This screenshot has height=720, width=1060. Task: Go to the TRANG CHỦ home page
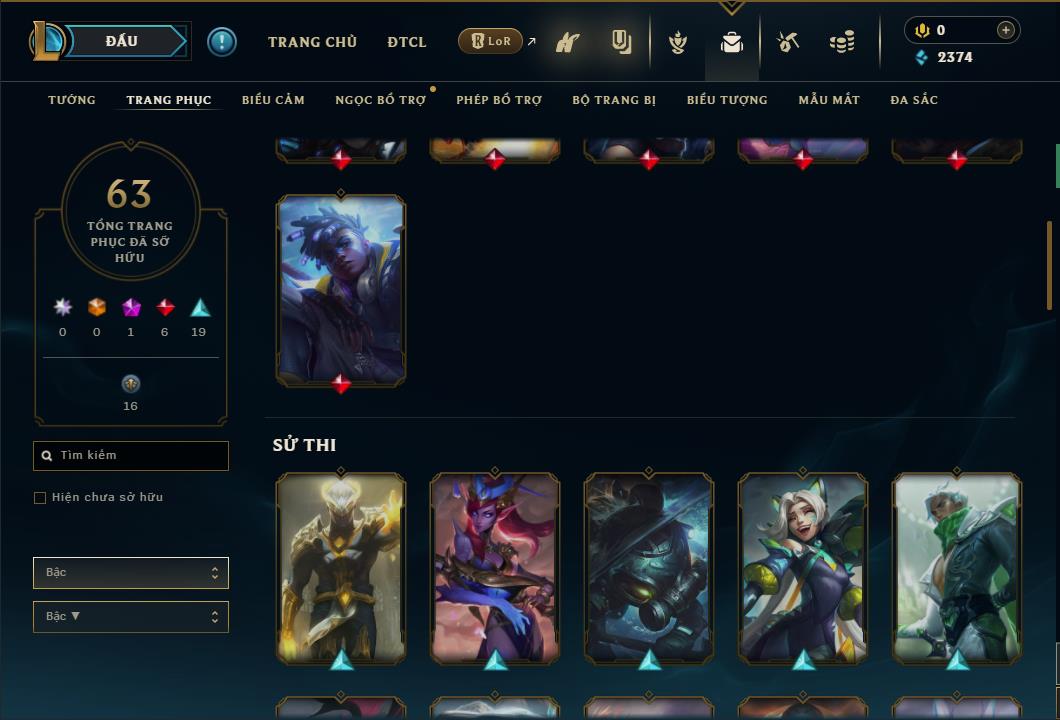tap(312, 42)
